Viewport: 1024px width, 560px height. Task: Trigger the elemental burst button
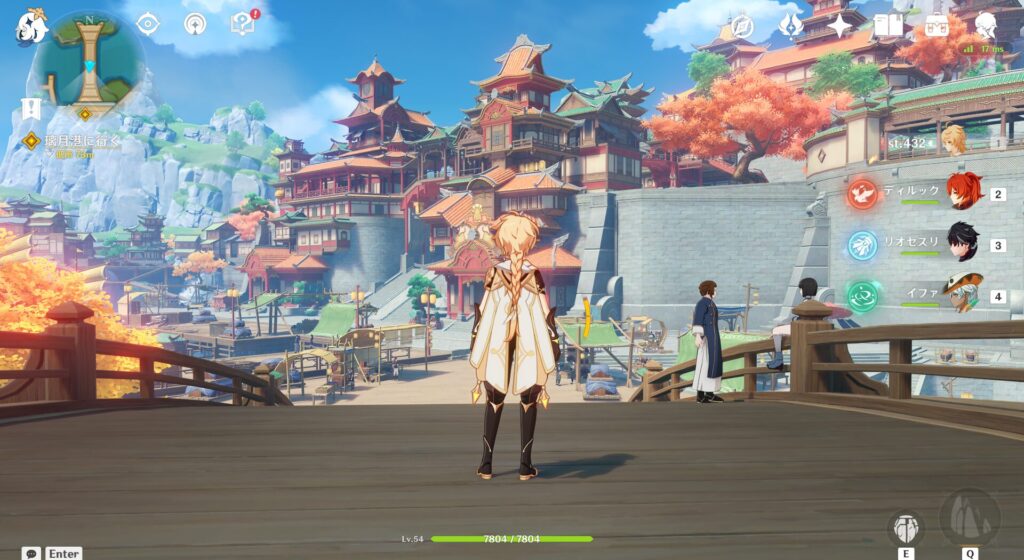(x=969, y=518)
